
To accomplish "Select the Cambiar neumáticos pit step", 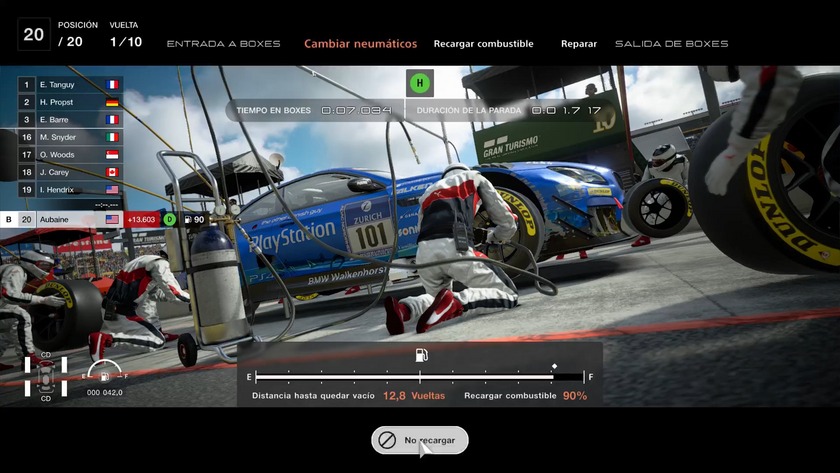I will point(360,44).
